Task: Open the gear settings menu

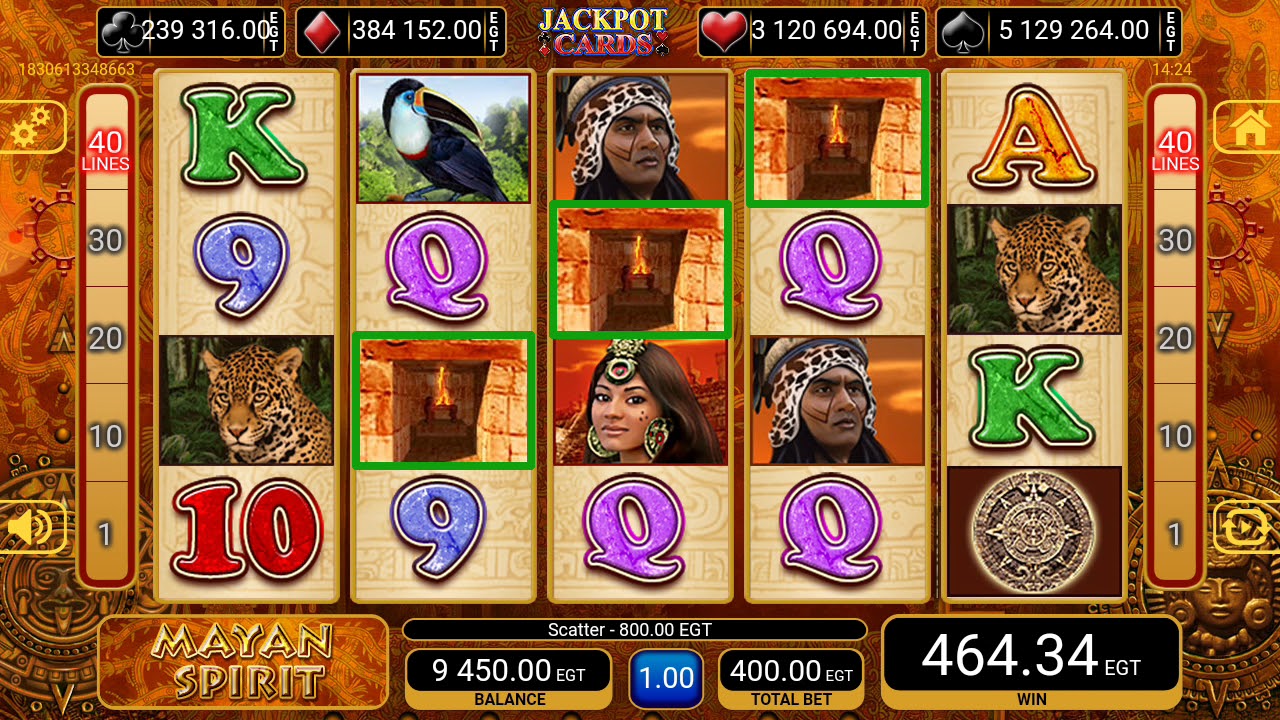Action: (32, 127)
